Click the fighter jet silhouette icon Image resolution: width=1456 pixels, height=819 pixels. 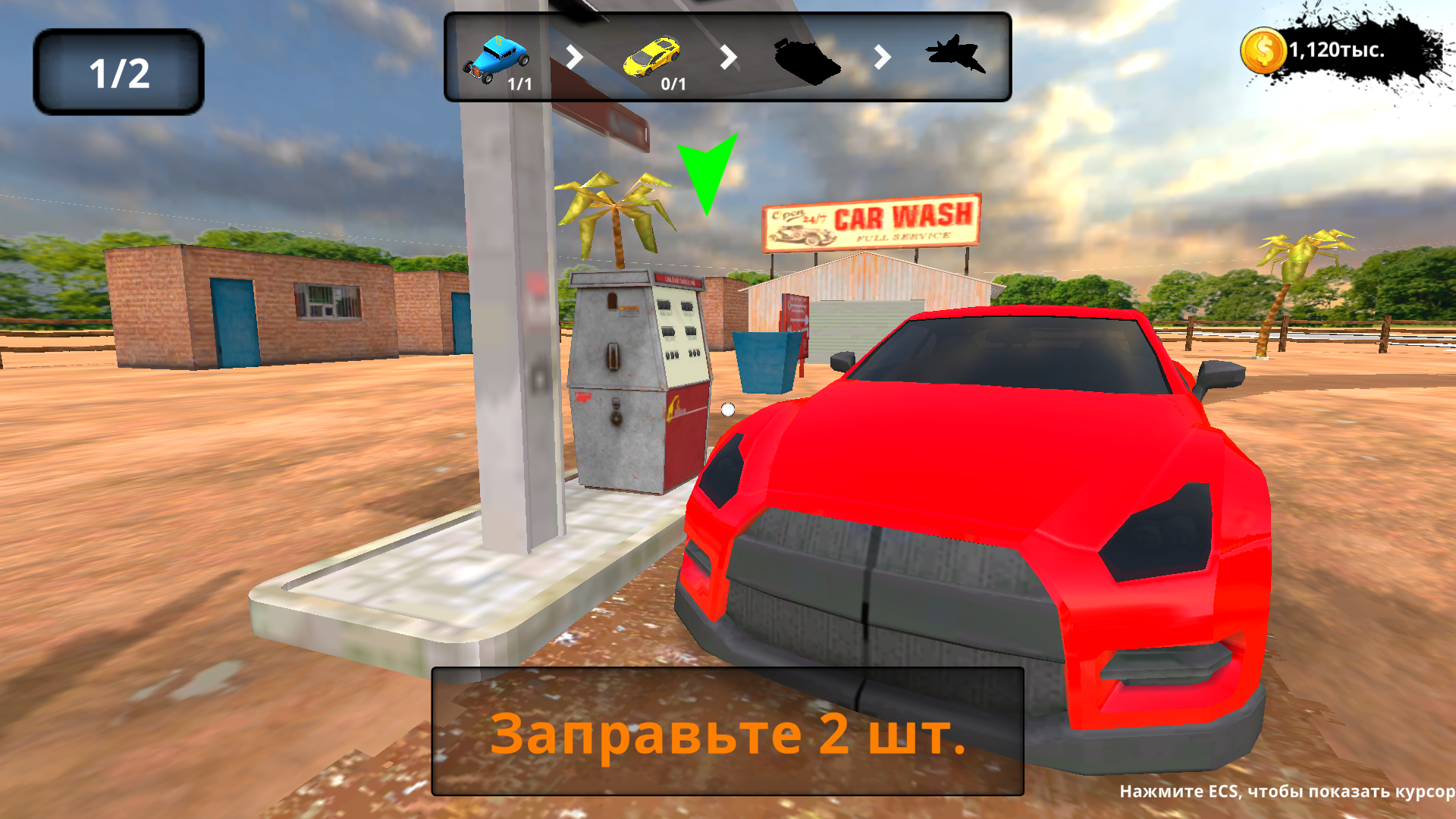tap(957, 55)
